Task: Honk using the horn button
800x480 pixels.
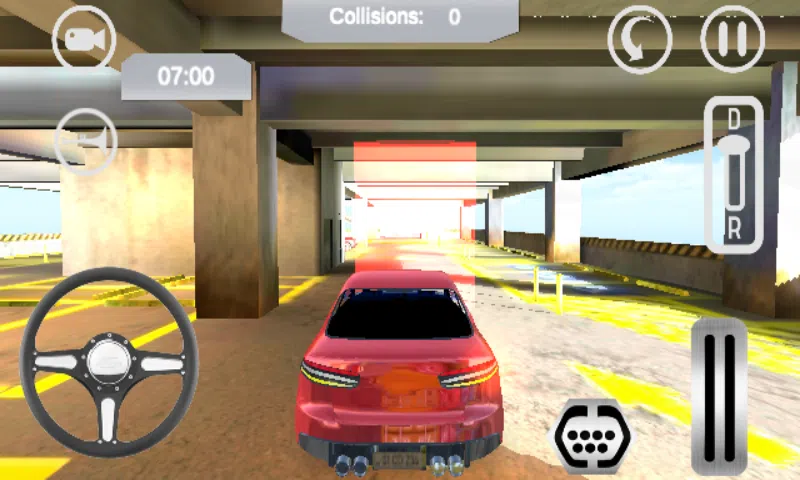Action: pos(85,139)
